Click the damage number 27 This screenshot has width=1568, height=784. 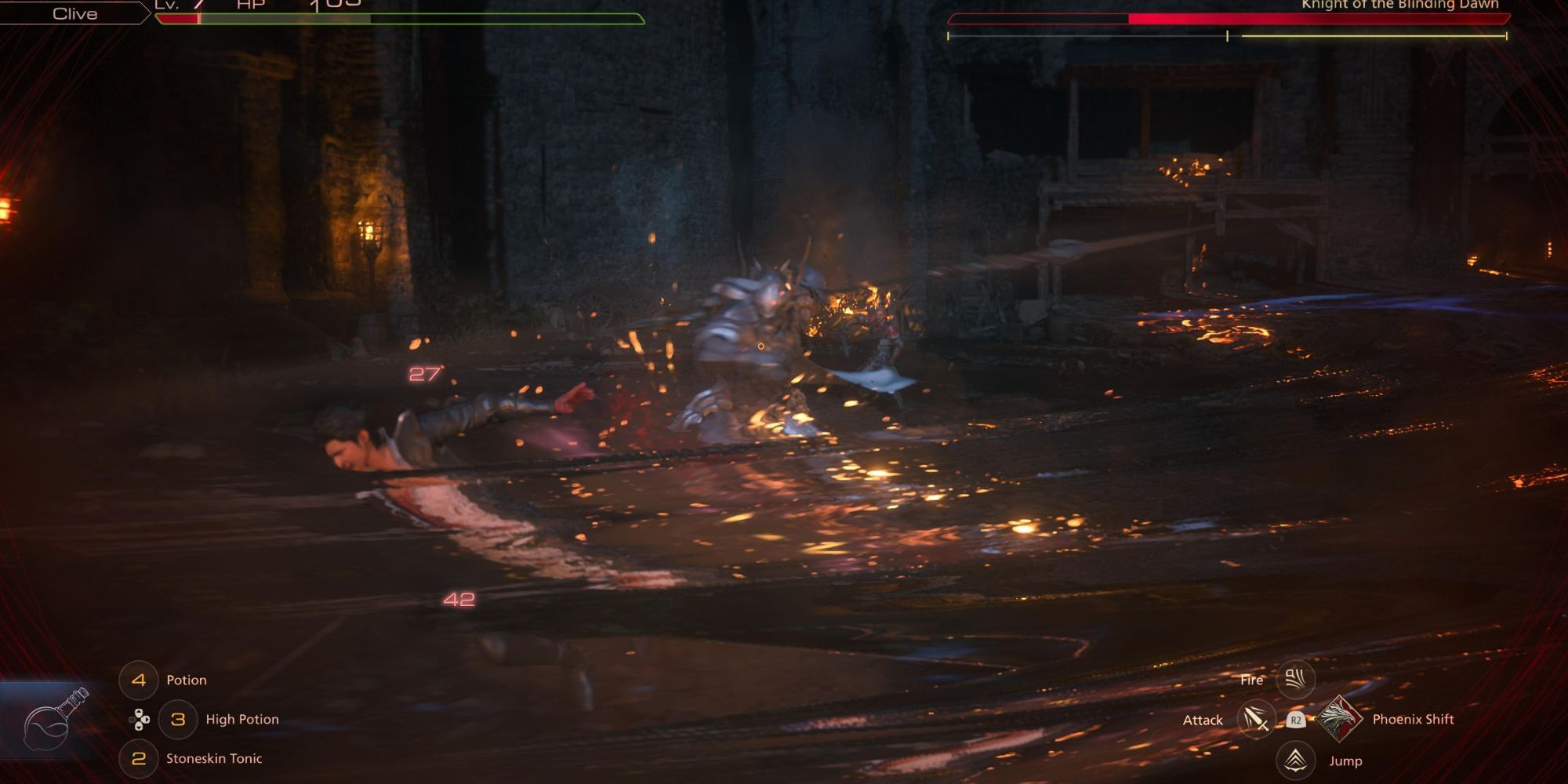(424, 375)
